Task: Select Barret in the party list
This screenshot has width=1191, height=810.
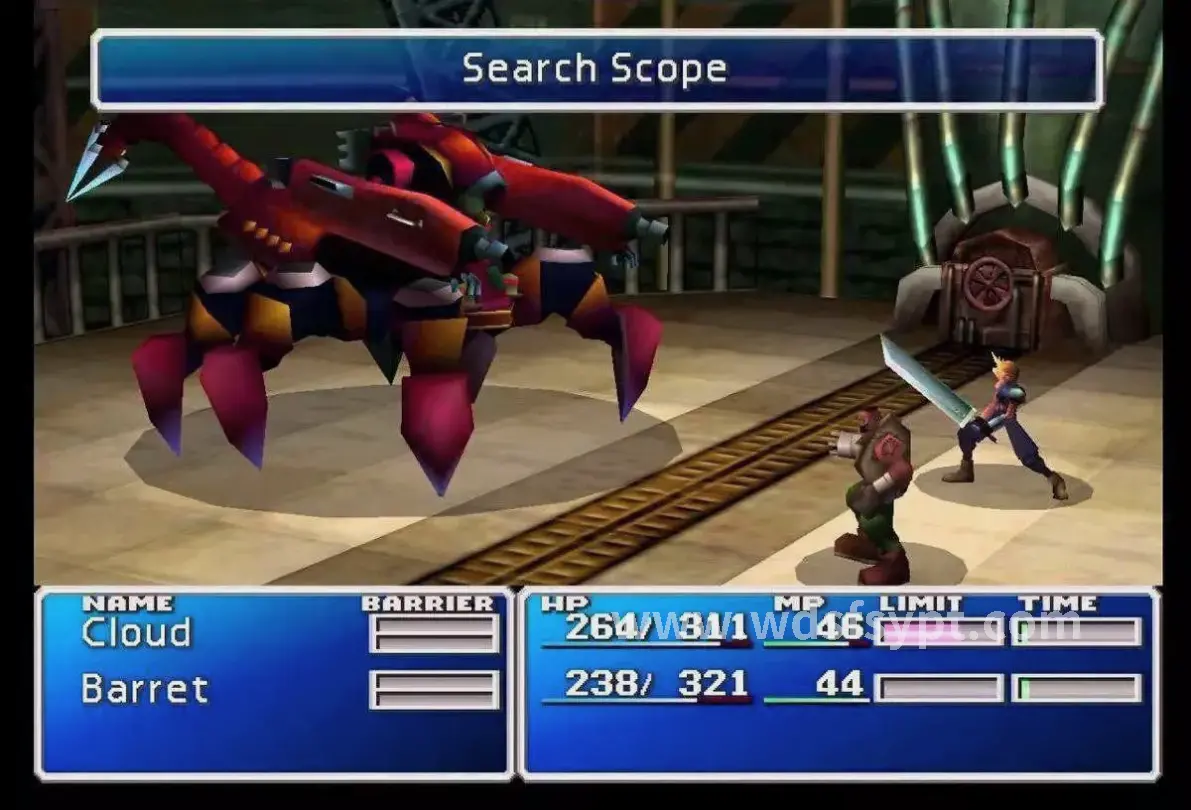Action: coord(144,689)
